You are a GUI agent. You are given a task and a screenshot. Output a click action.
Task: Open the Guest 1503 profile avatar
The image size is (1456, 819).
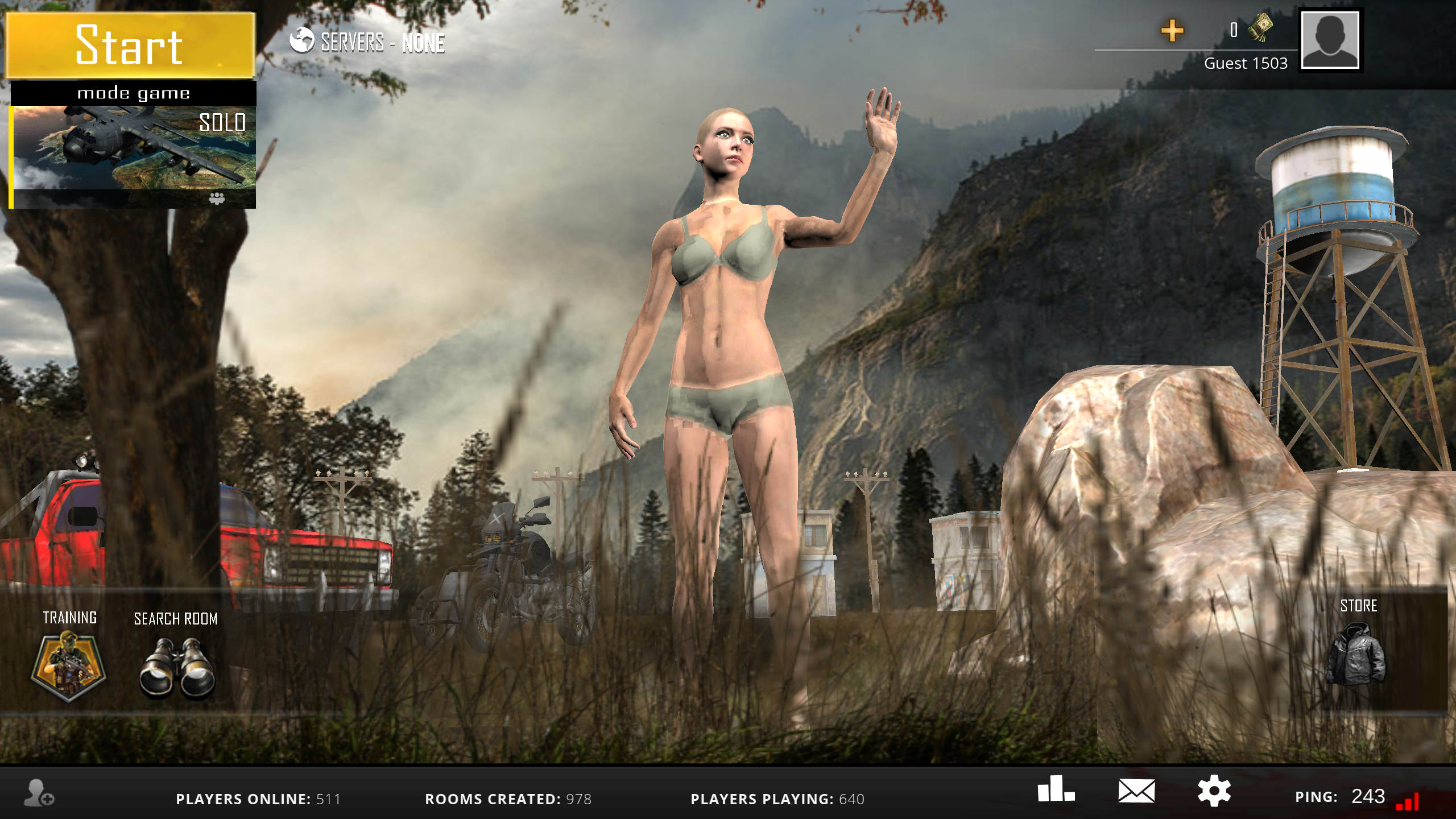[x=1330, y=41]
